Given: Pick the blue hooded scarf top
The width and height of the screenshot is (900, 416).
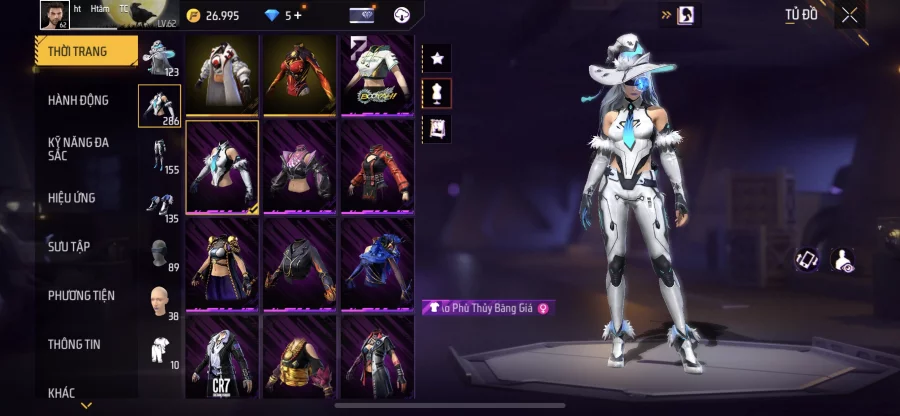Looking at the screenshot, I should click(377, 262).
